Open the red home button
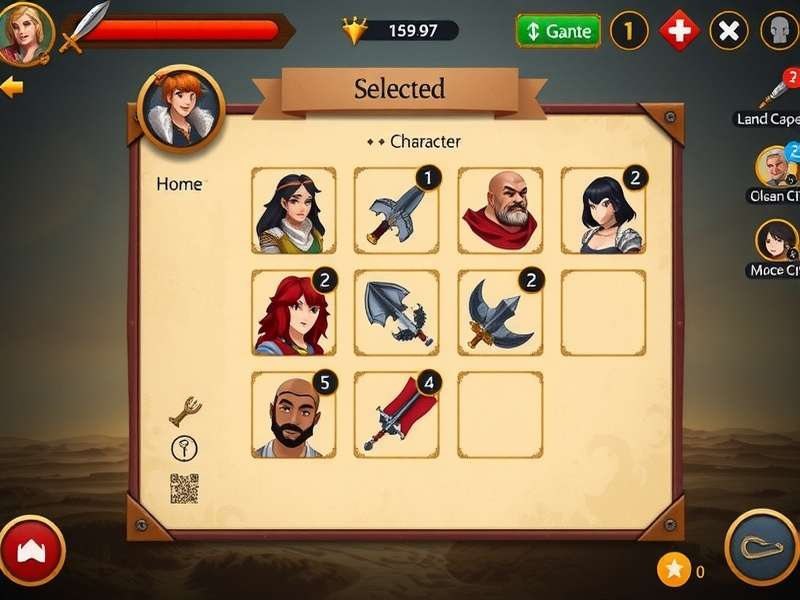 [31, 550]
